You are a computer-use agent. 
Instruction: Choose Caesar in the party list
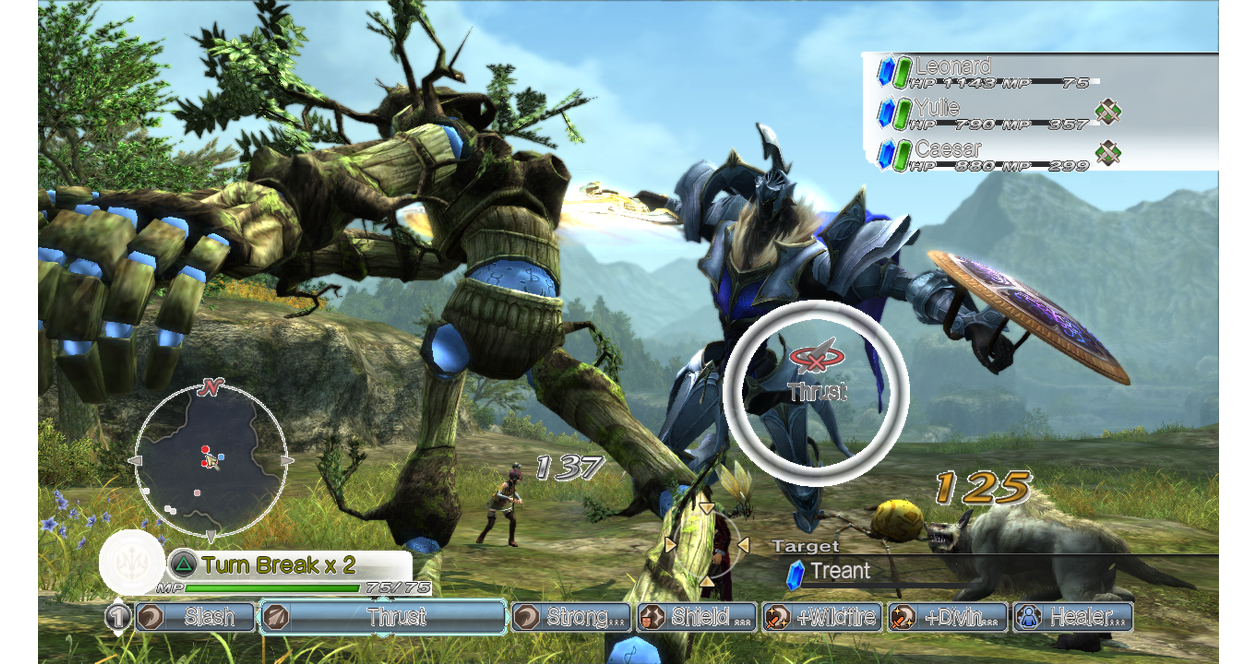(985, 154)
